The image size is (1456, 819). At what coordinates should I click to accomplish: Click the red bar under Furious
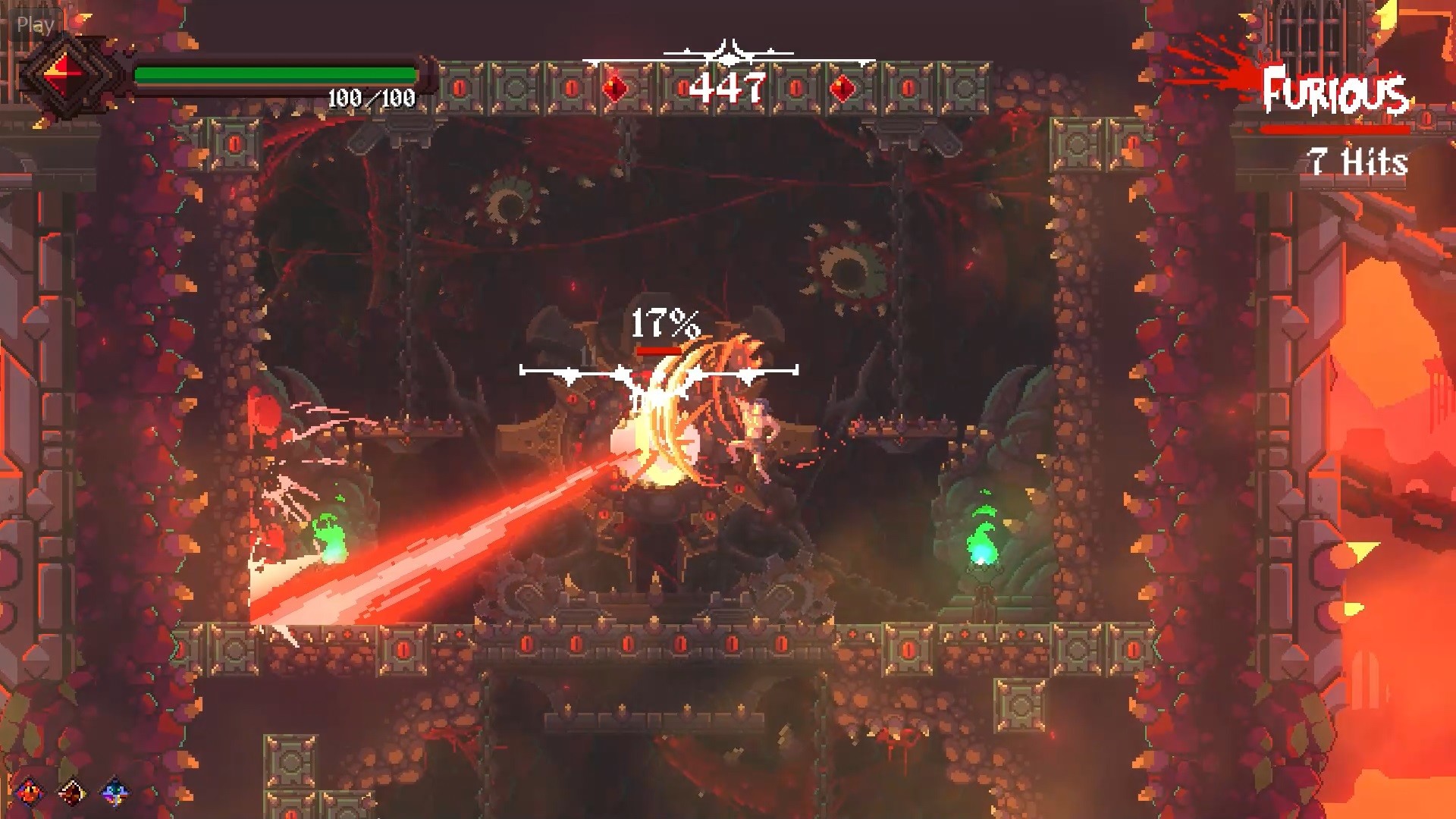coord(1336,129)
